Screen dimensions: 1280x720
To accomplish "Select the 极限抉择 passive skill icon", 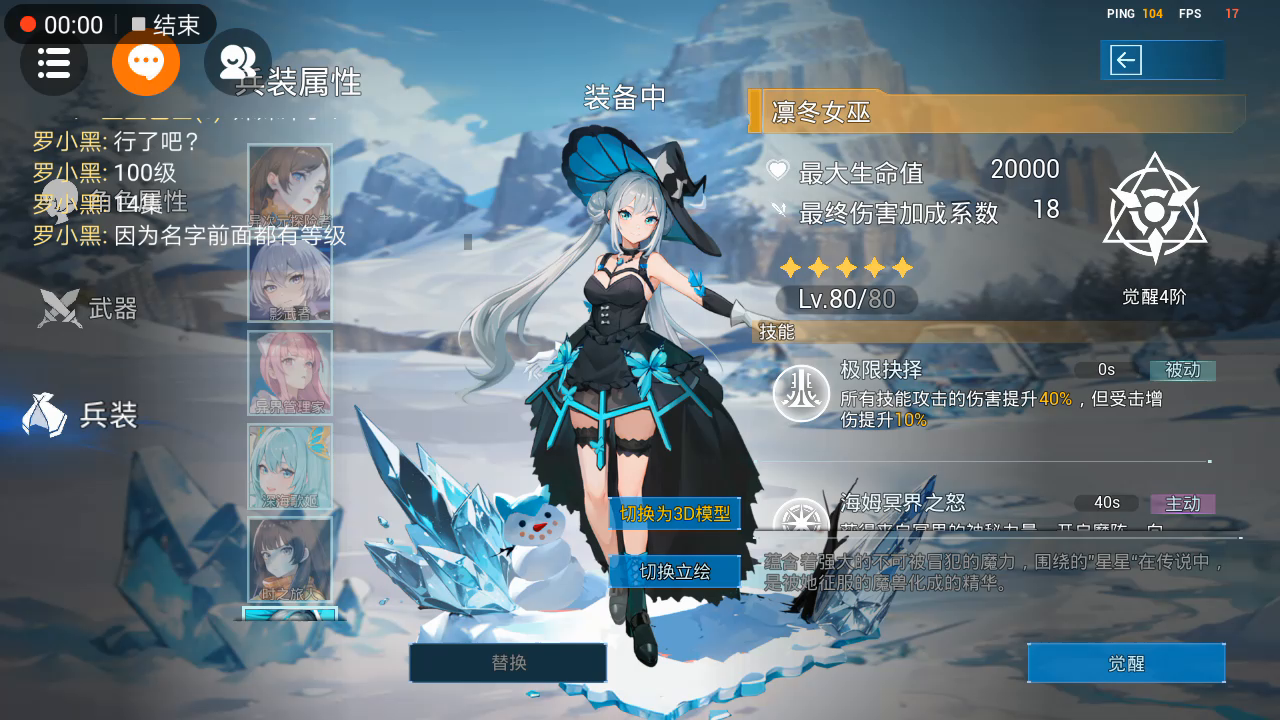I will [802, 393].
